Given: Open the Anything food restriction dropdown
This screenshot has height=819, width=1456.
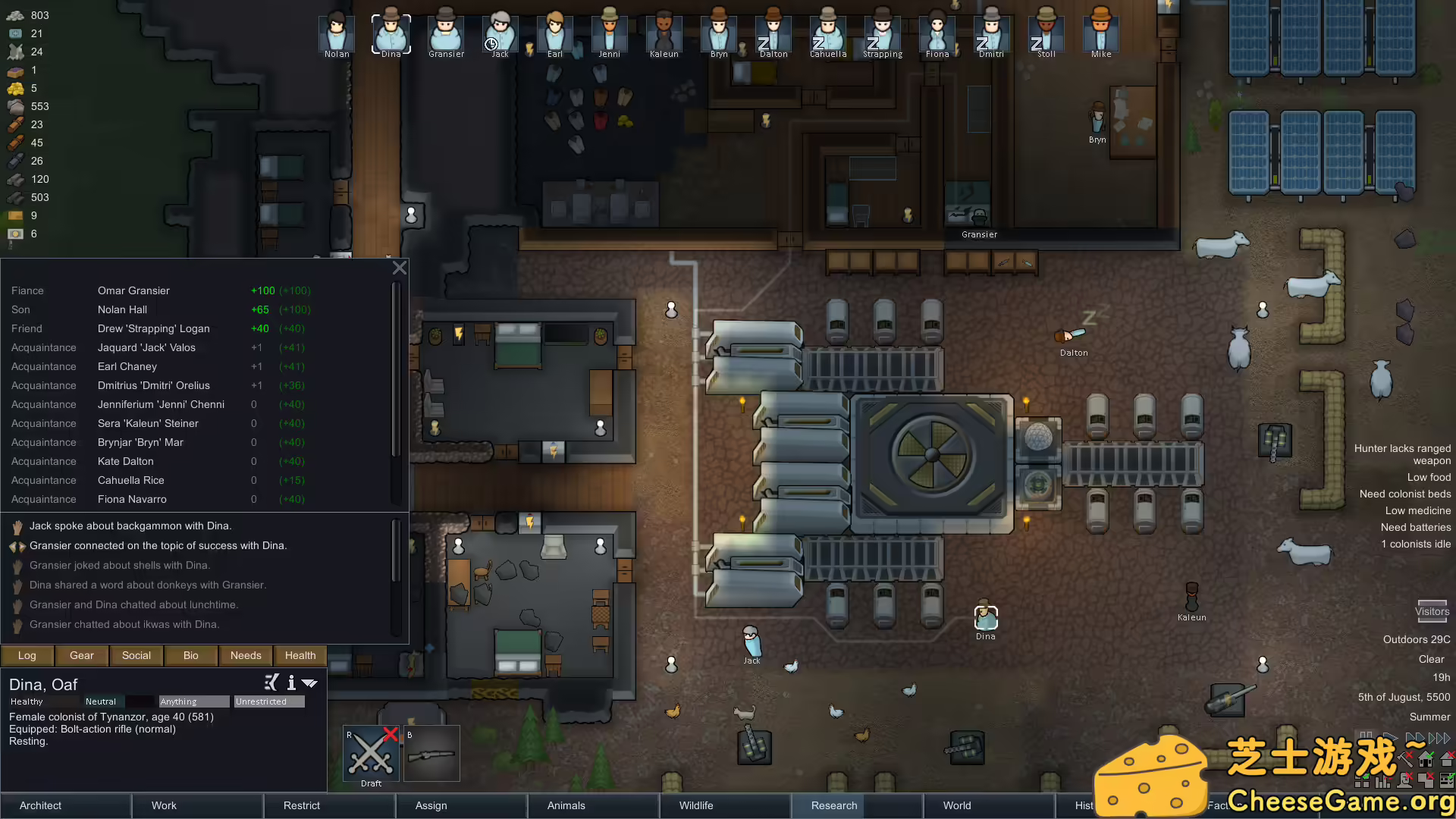Looking at the screenshot, I should click(x=193, y=701).
